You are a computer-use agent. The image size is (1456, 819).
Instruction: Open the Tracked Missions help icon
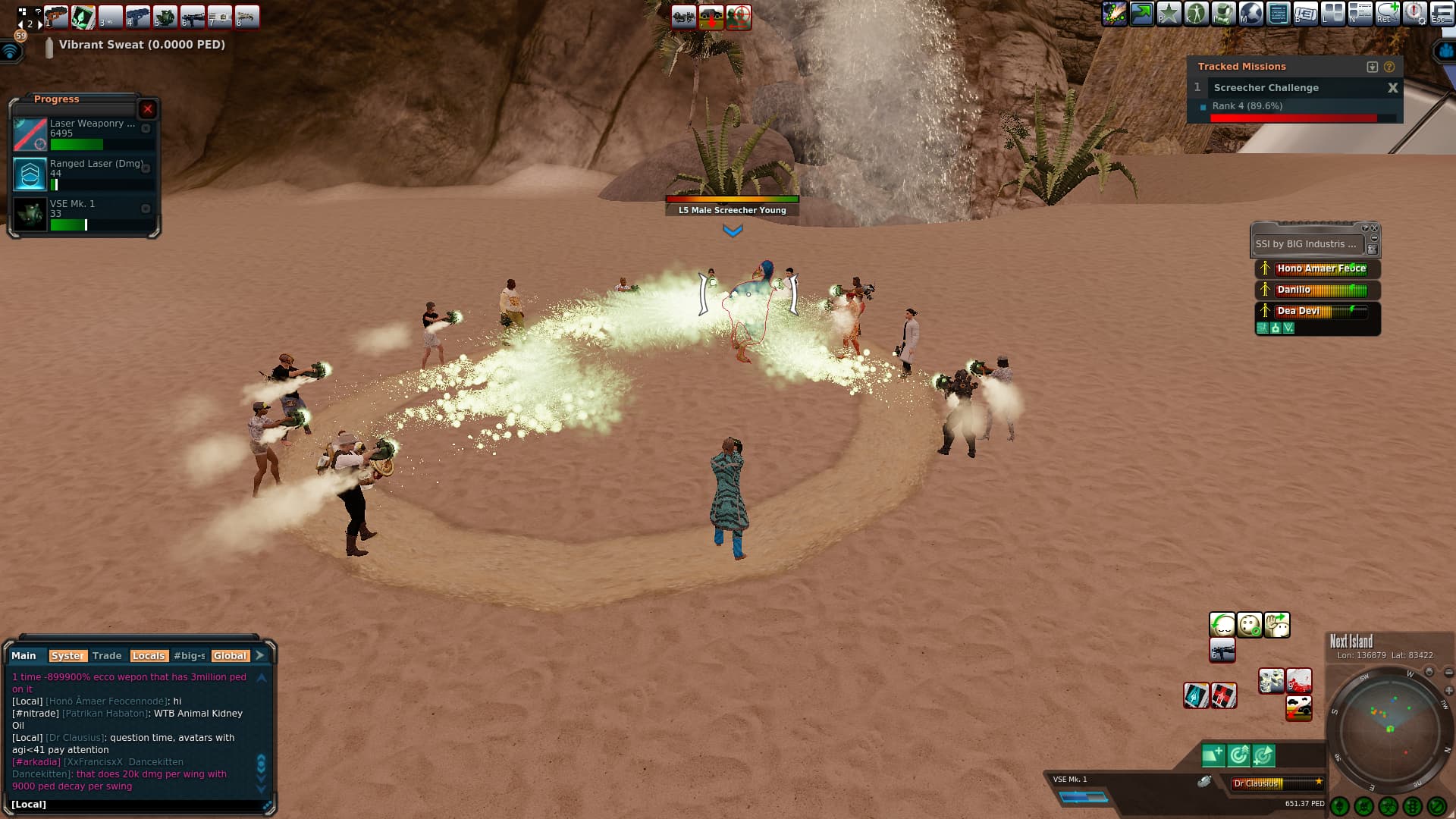click(1389, 67)
